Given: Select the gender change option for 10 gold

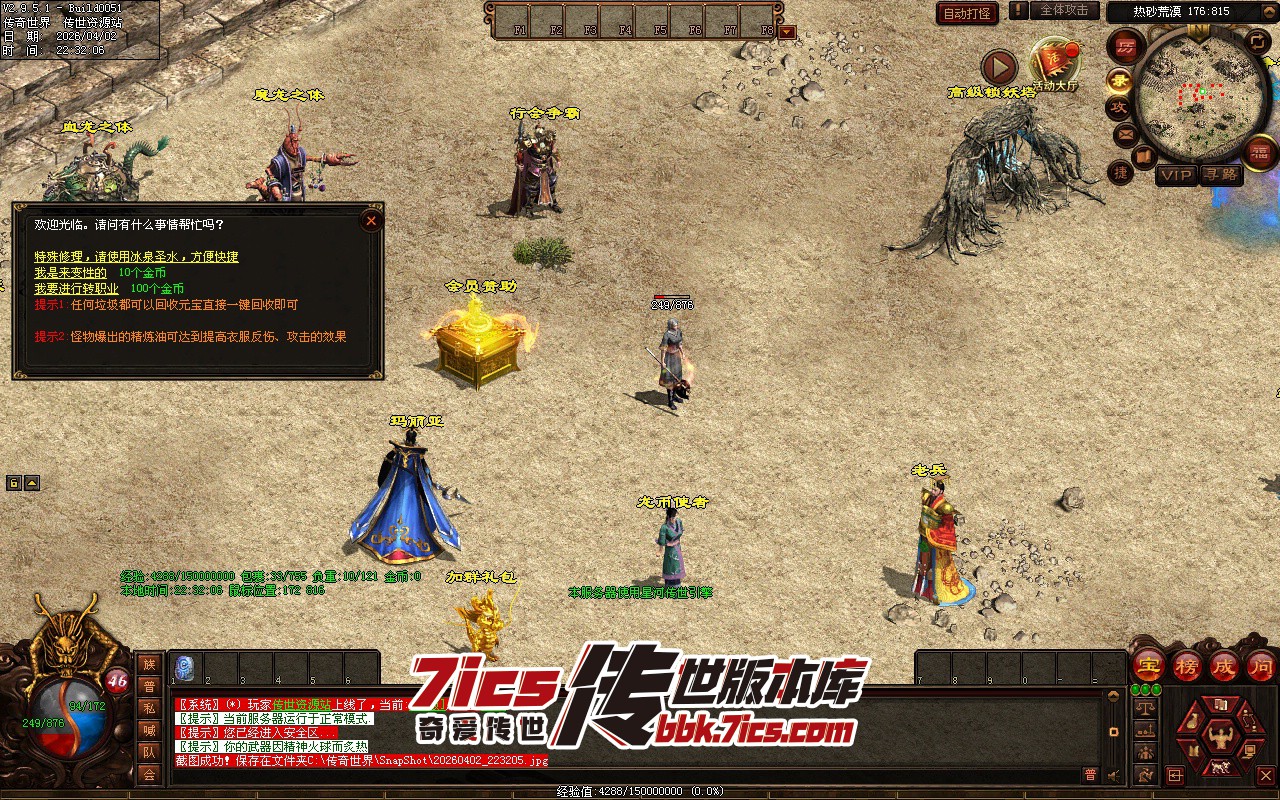Looking at the screenshot, I should pyautogui.click(x=70, y=272).
